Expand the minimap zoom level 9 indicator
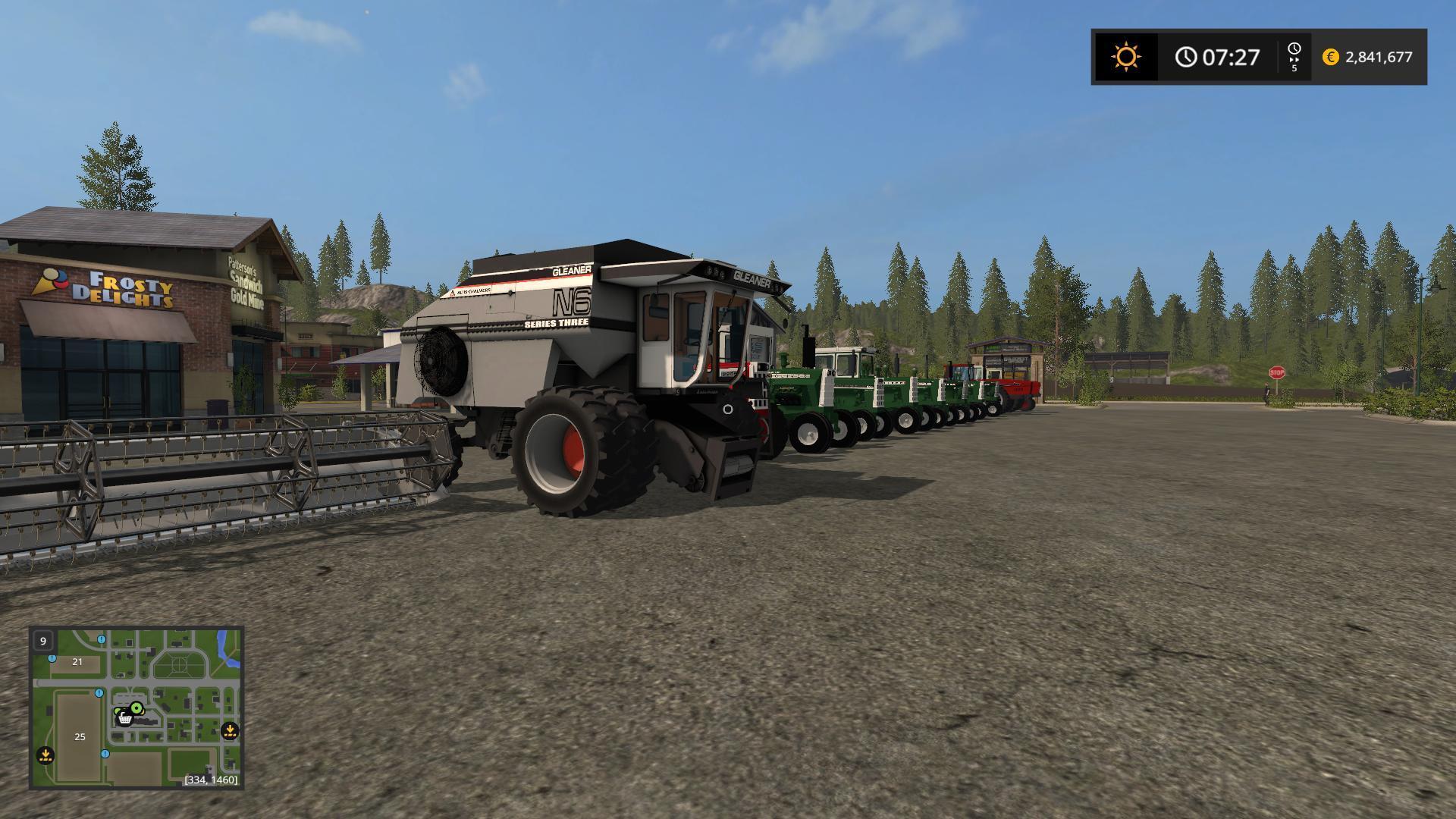1456x819 pixels. pos(43,641)
